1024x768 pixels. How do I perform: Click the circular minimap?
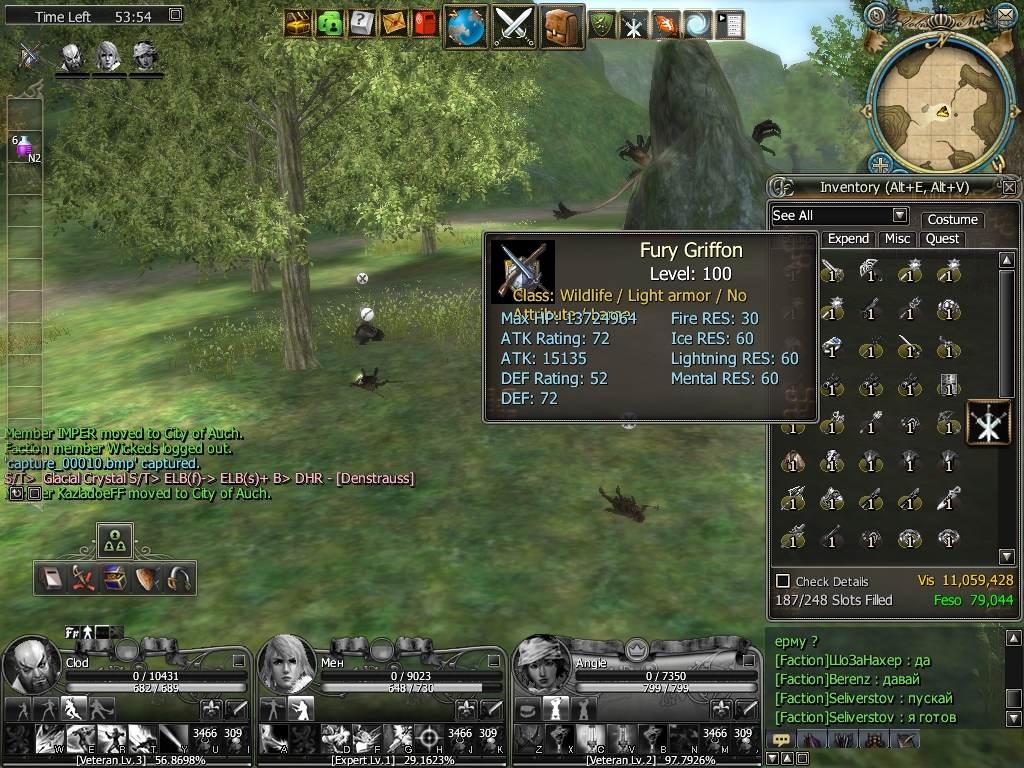point(938,97)
